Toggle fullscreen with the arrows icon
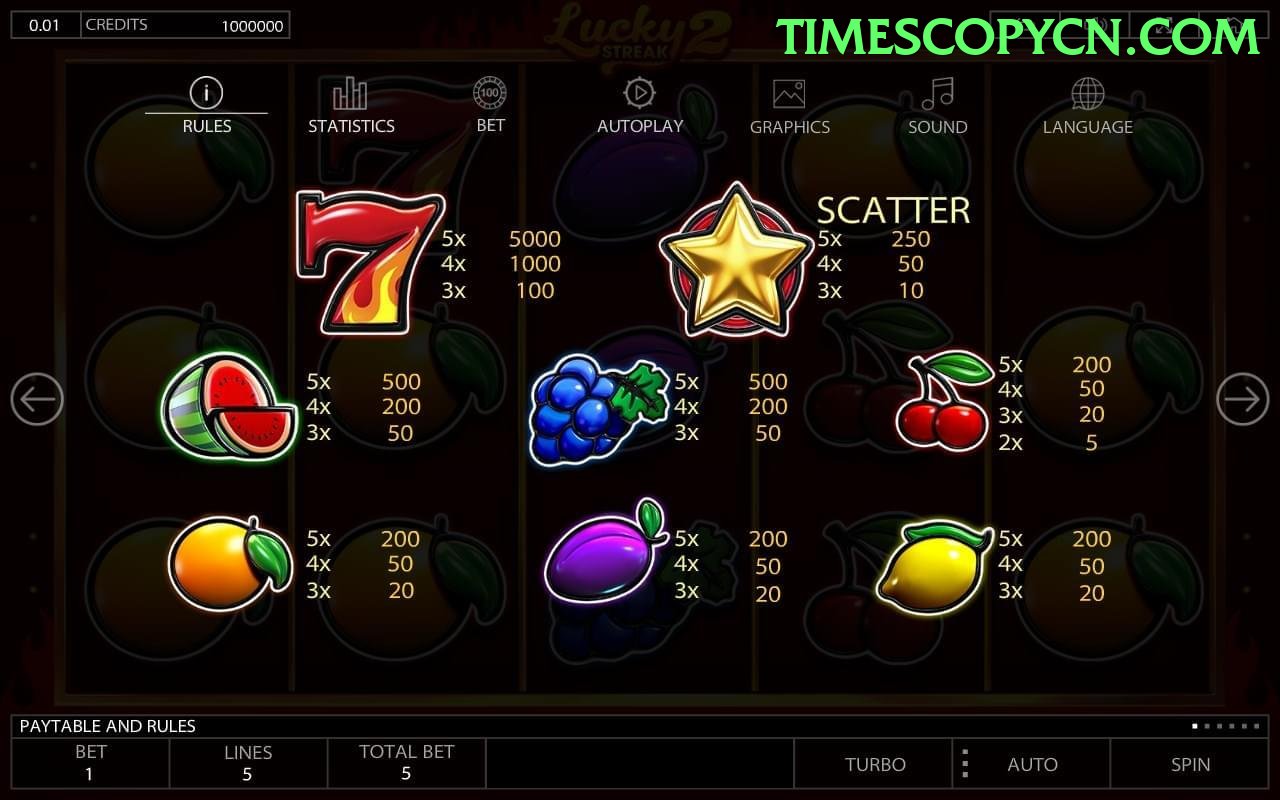The width and height of the screenshot is (1280, 800). point(1164,24)
